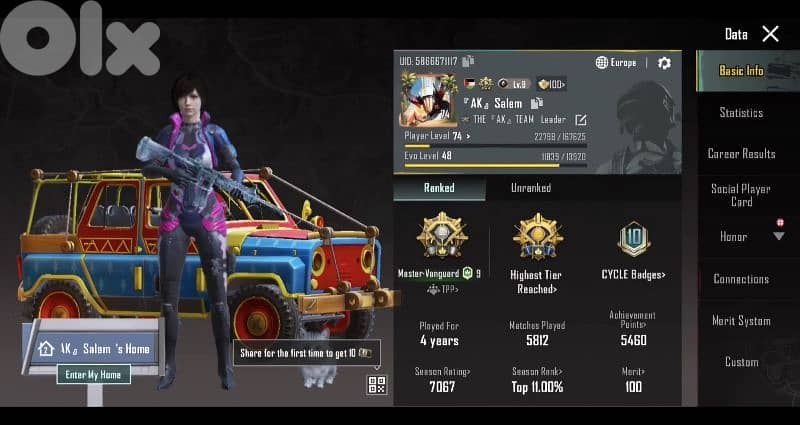The image size is (800, 425).
Task: Open the QR code share icon
Action: [x=377, y=385]
